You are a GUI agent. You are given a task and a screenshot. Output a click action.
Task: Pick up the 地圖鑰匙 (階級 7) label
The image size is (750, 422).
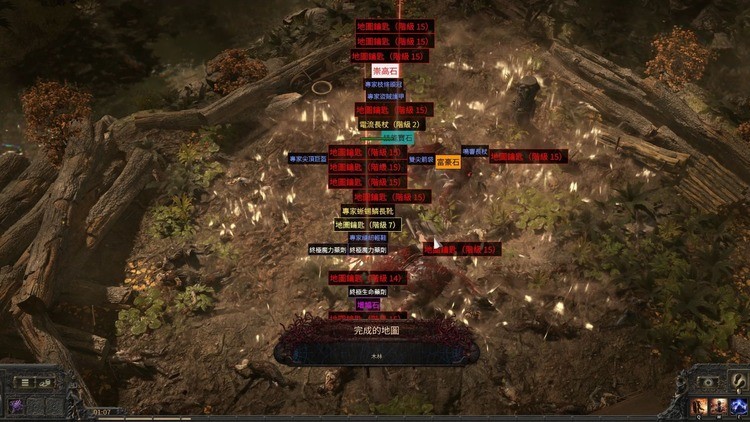tap(366, 225)
